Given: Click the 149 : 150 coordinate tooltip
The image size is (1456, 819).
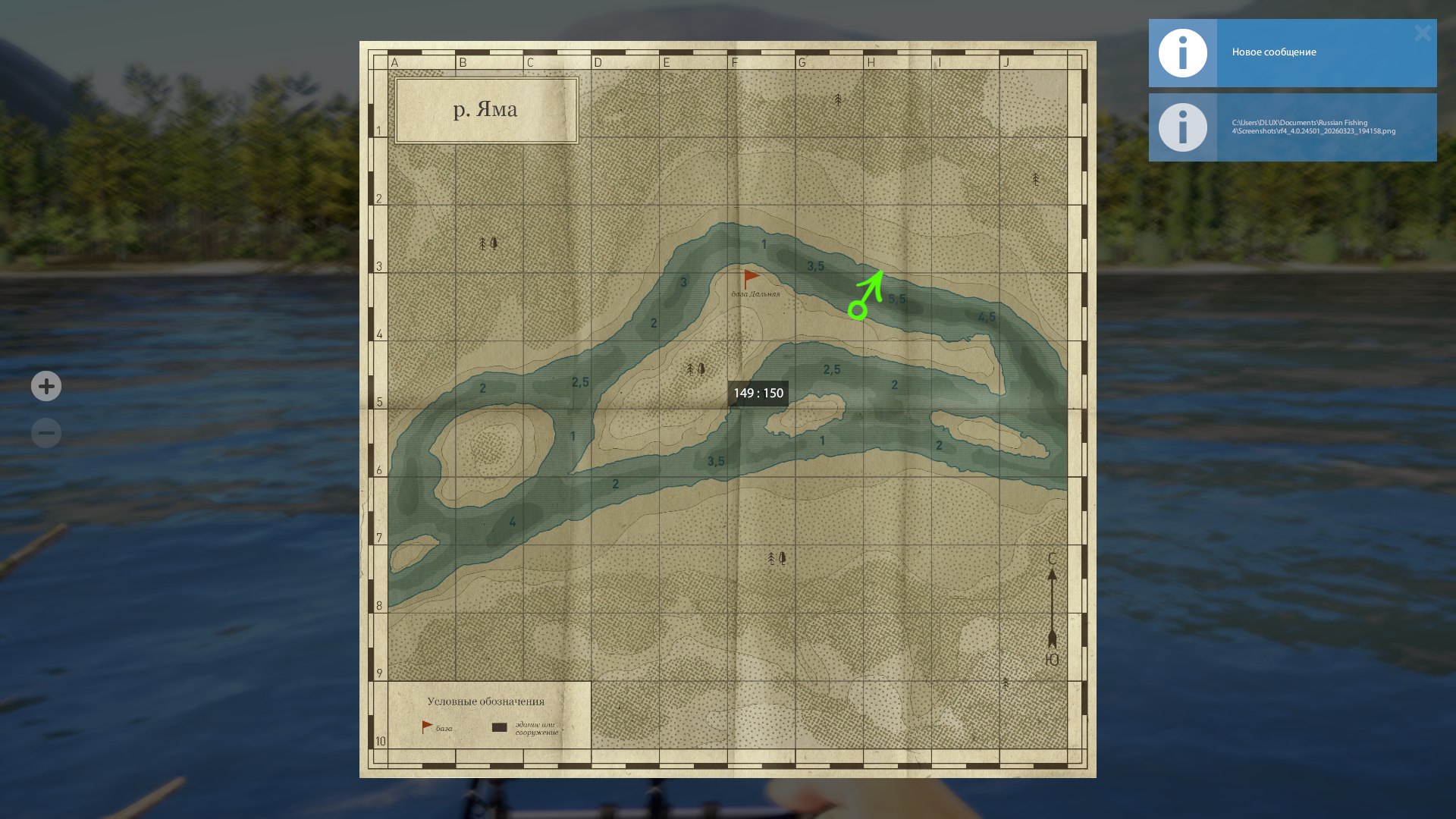Looking at the screenshot, I should 759,393.
